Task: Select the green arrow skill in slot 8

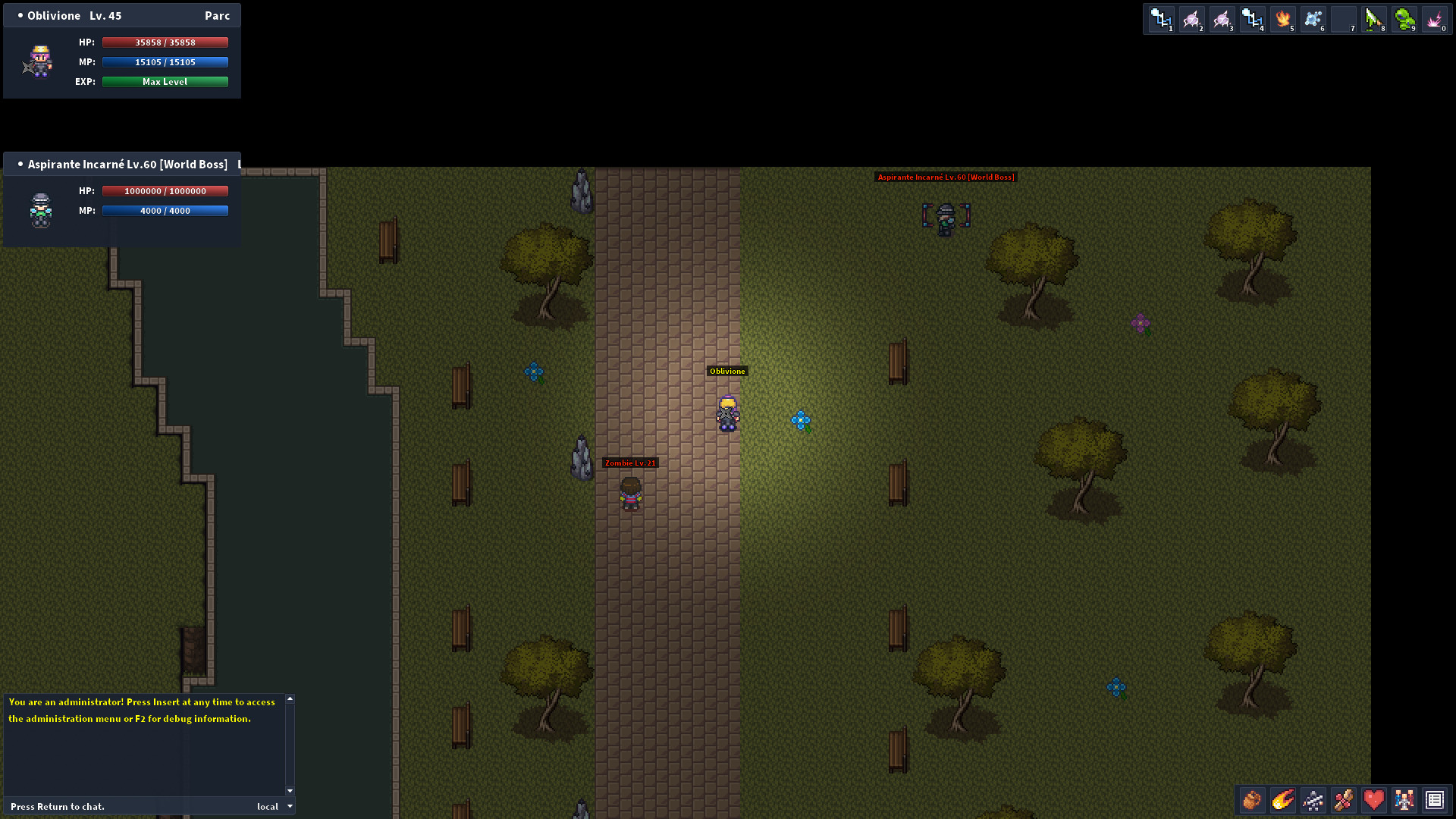Action: click(1374, 19)
